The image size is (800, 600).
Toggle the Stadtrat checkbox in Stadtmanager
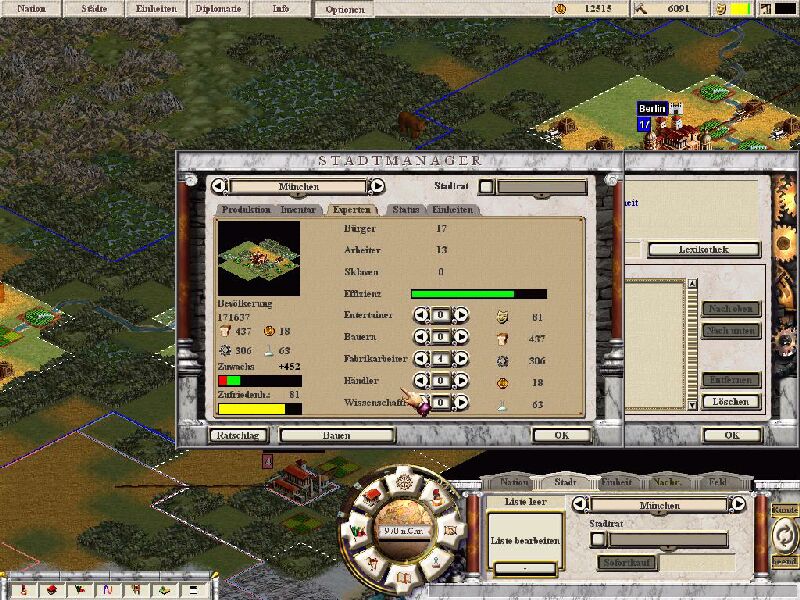coord(486,186)
